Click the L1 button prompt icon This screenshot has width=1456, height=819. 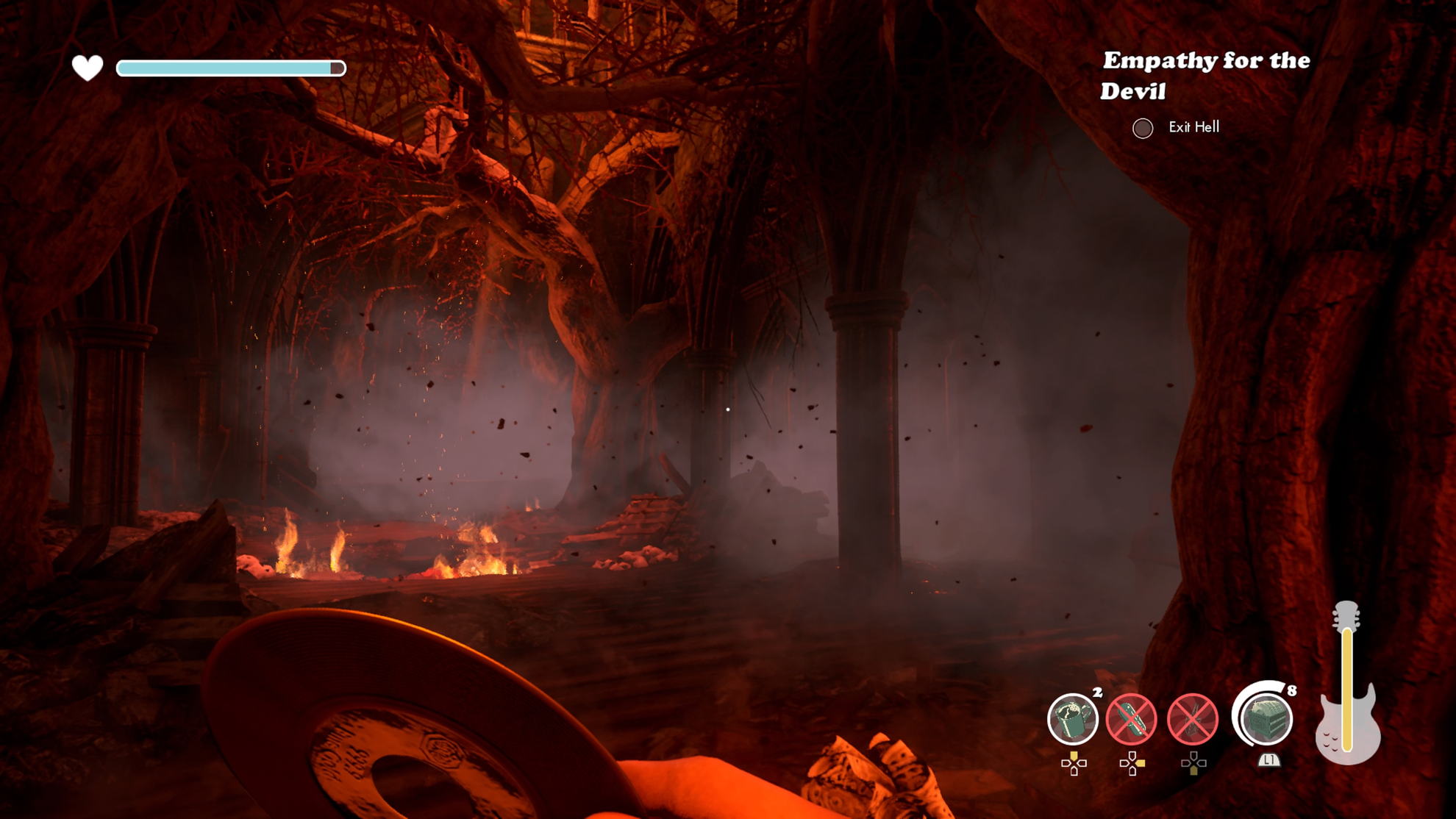pos(1269,761)
